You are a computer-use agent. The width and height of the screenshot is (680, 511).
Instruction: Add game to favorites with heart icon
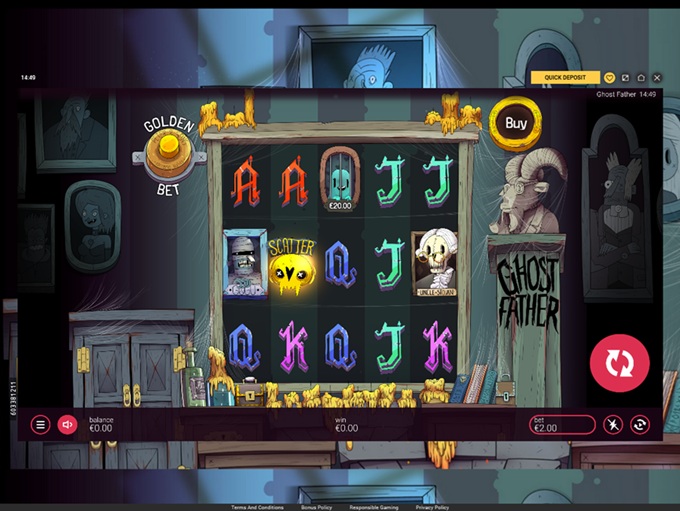coord(610,77)
